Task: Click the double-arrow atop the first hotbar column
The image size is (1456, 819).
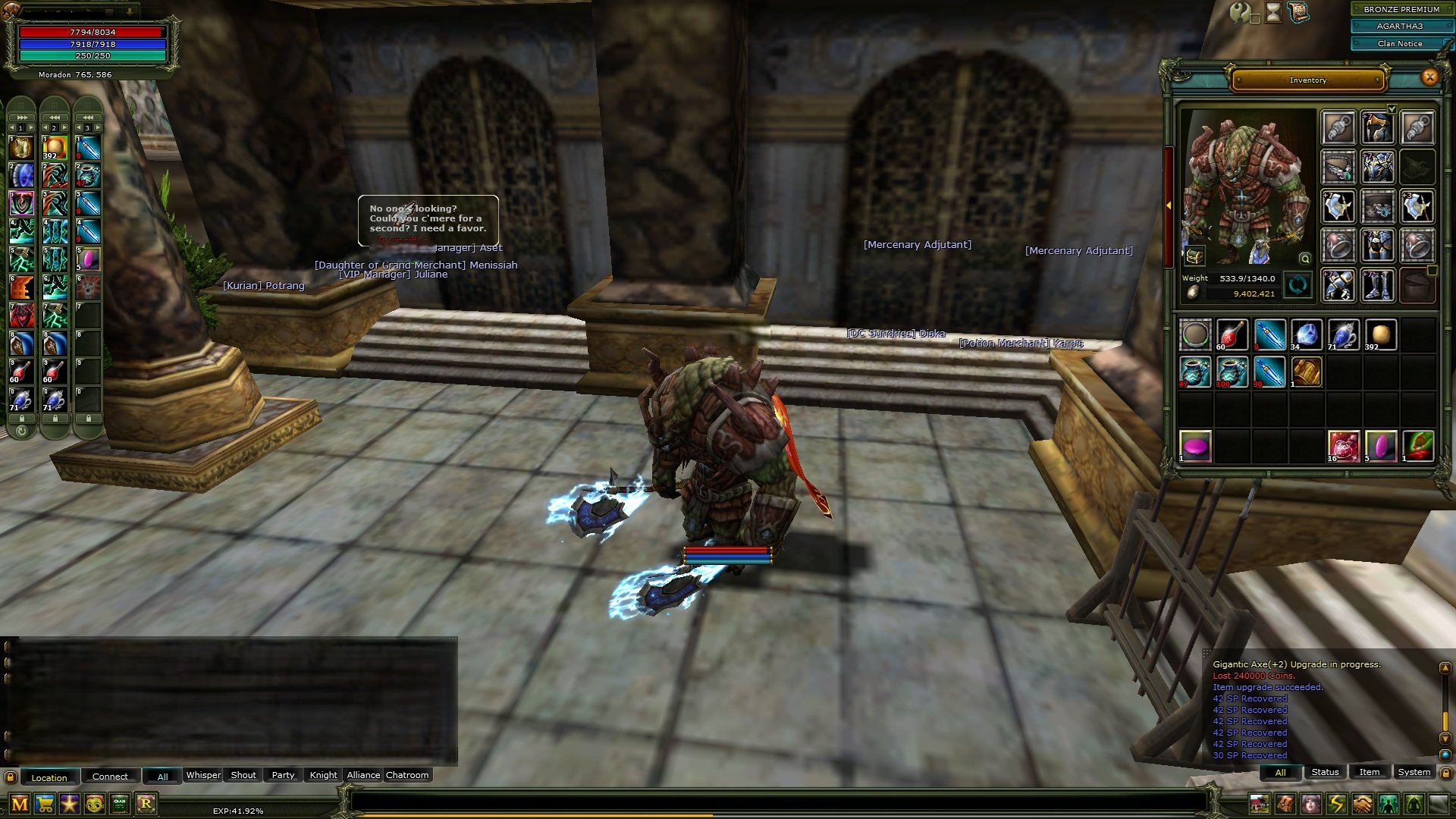Action: [x=21, y=118]
